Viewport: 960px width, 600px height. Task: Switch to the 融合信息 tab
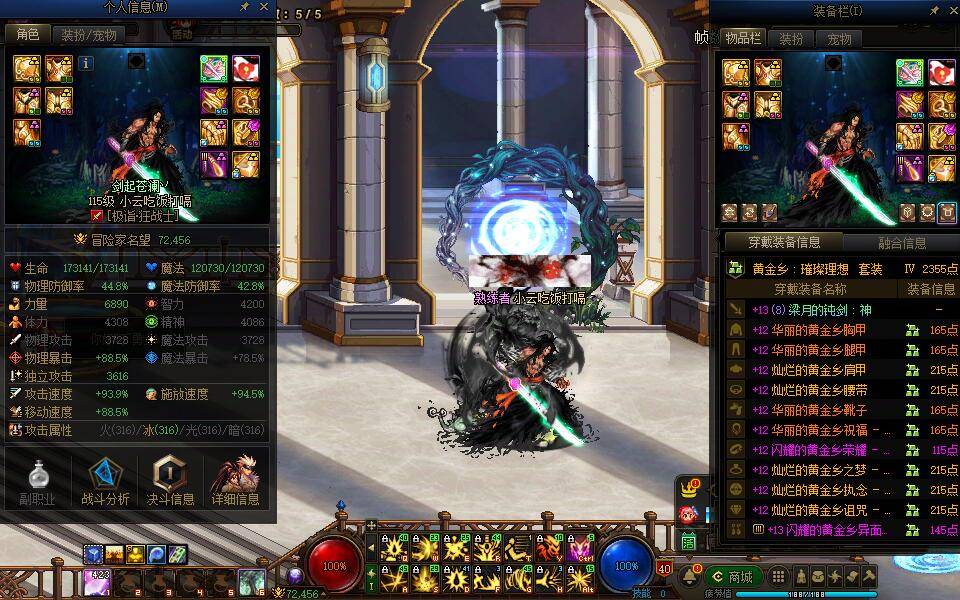tap(901, 242)
